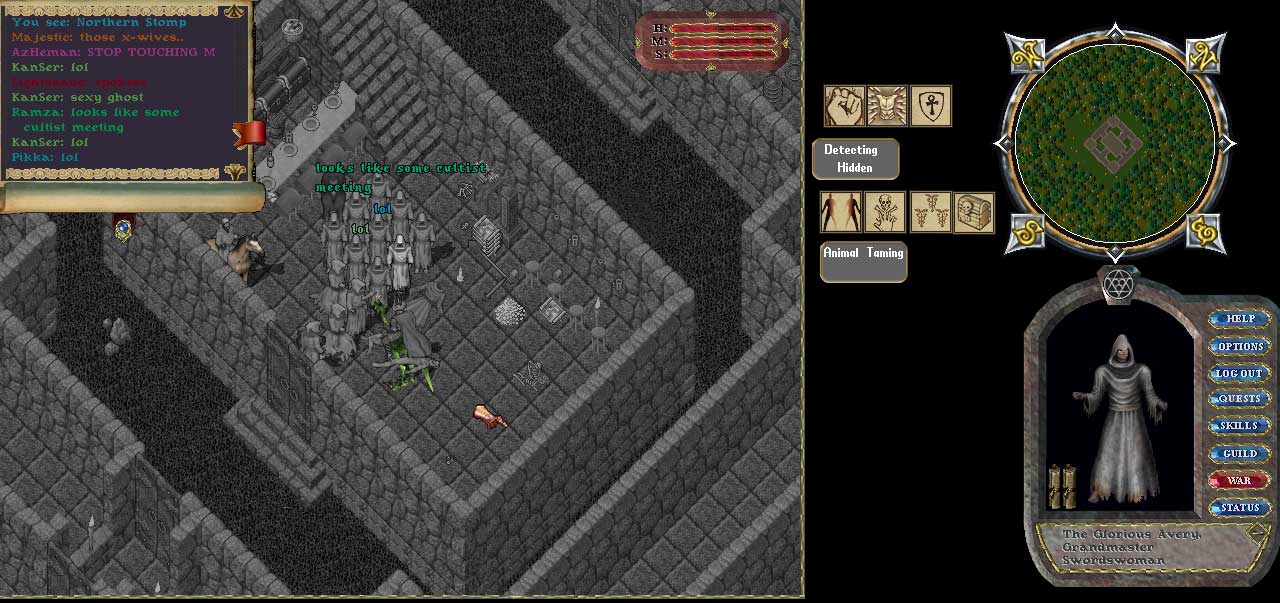This screenshot has height=603, width=1280.
Task: Use the Animal Taming skill button
Action: [x=863, y=261]
